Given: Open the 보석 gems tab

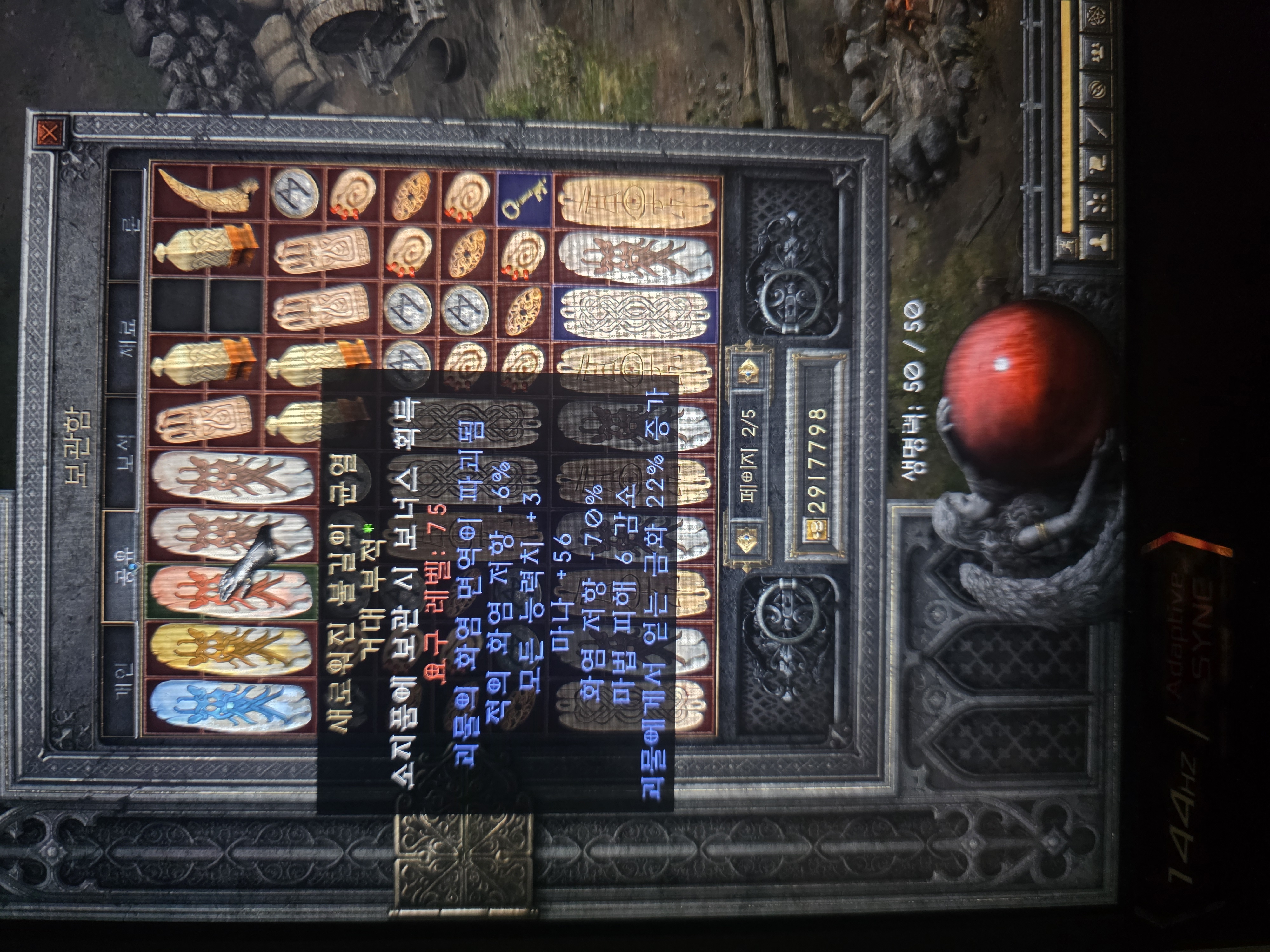Looking at the screenshot, I should (x=124, y=453).
